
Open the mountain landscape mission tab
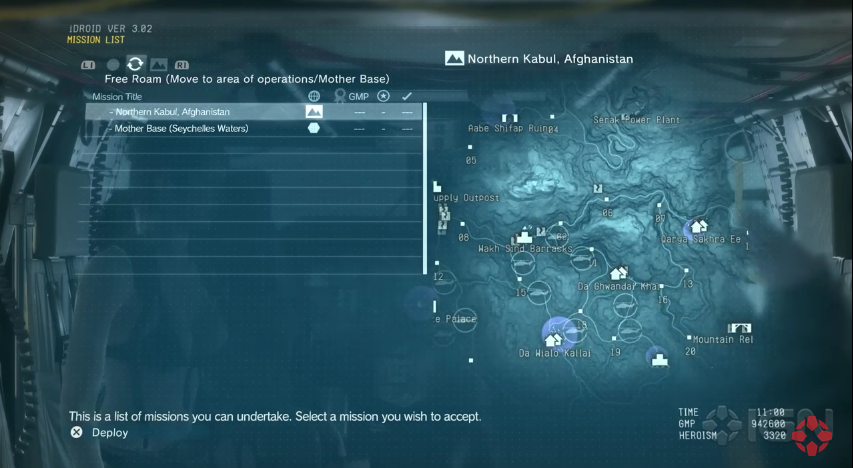pos(158,65)
